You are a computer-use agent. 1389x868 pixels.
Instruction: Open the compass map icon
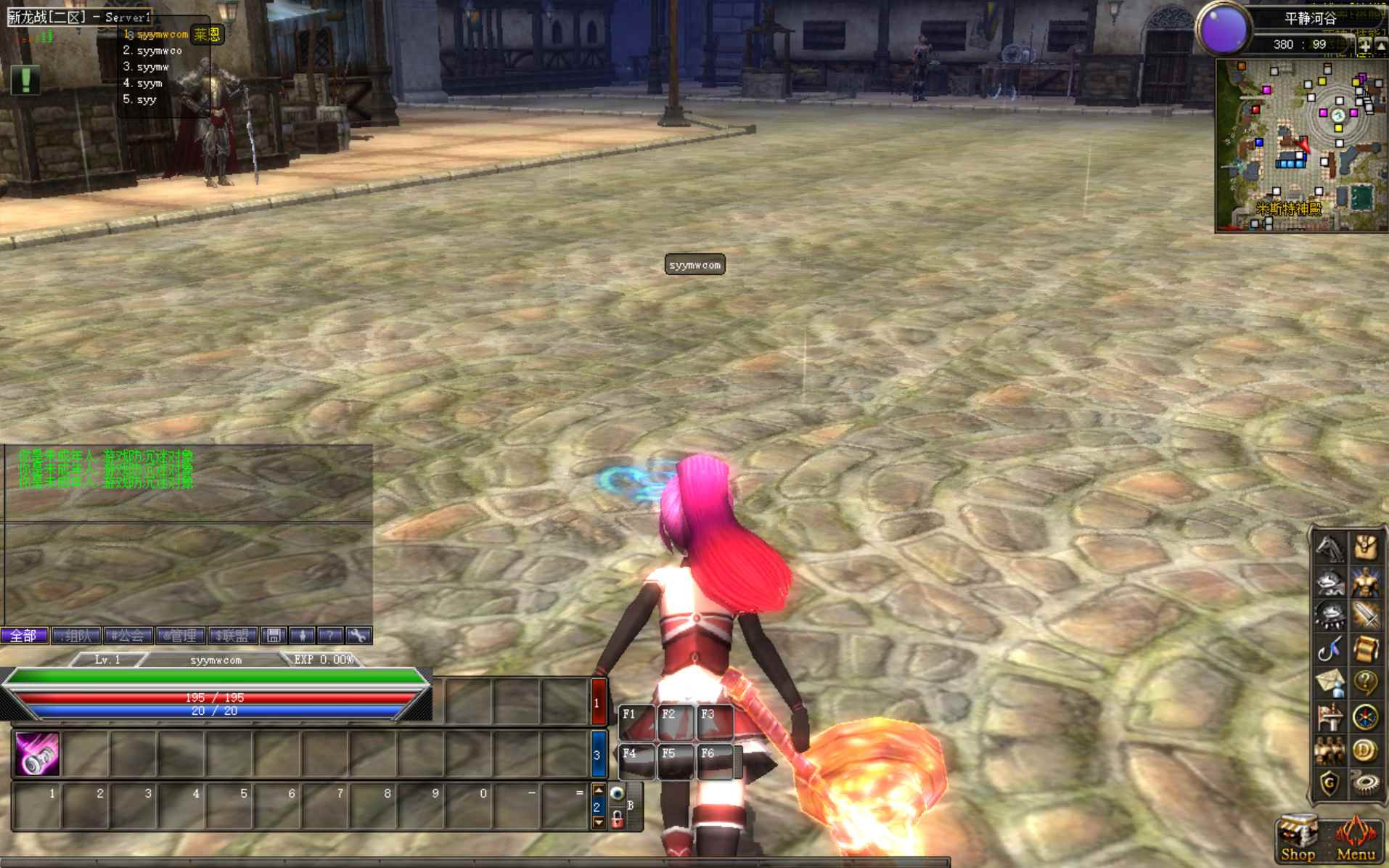tap(1365, 716)
